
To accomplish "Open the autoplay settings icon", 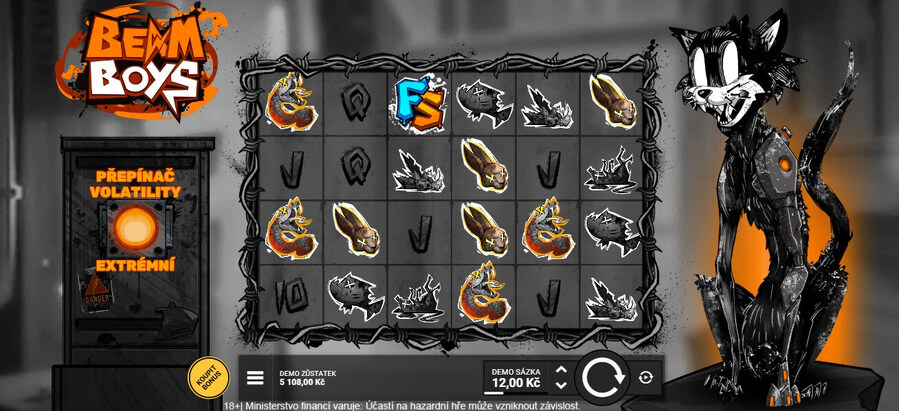I will click(x=645, y=378).
